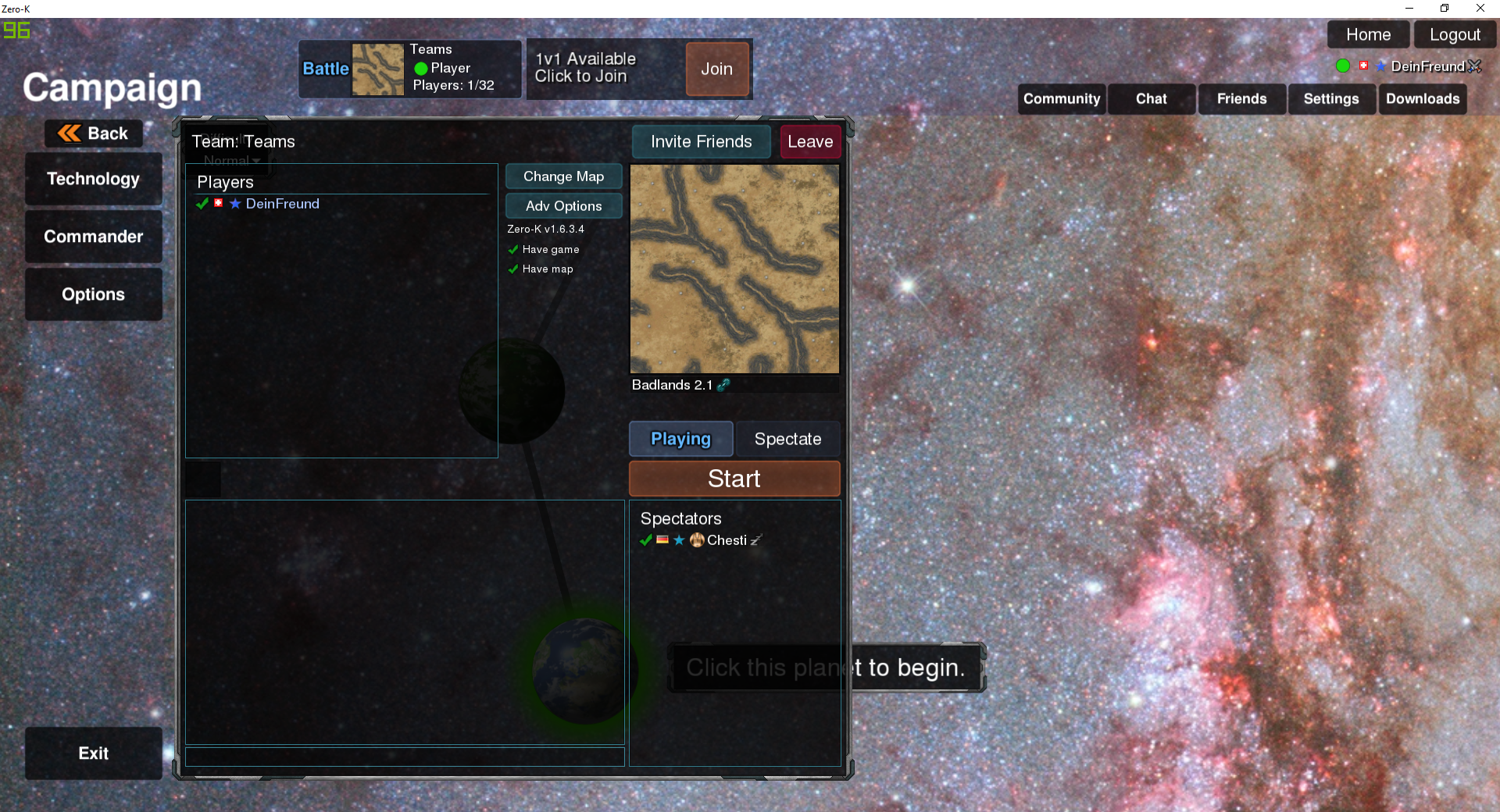Viewport: 1500px width, 812px height.
Task: Go to the Home screen
Action: (1368, 35)
